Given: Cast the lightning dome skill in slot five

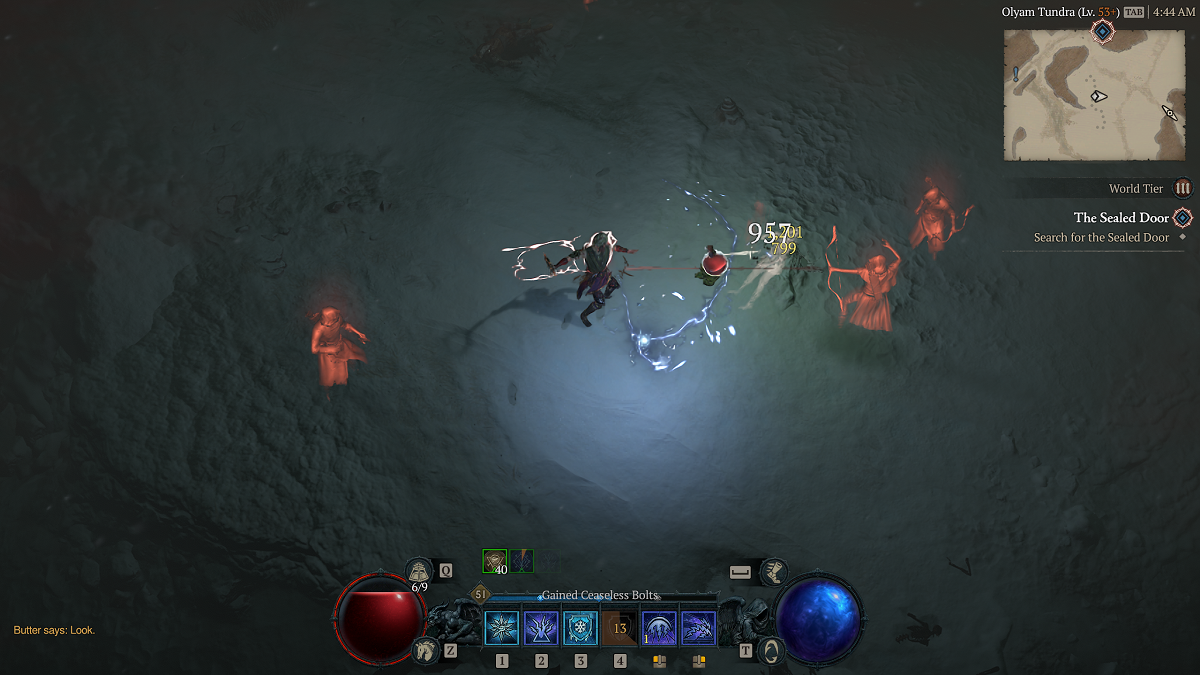Looking at the screenshot, I should 659,628.
